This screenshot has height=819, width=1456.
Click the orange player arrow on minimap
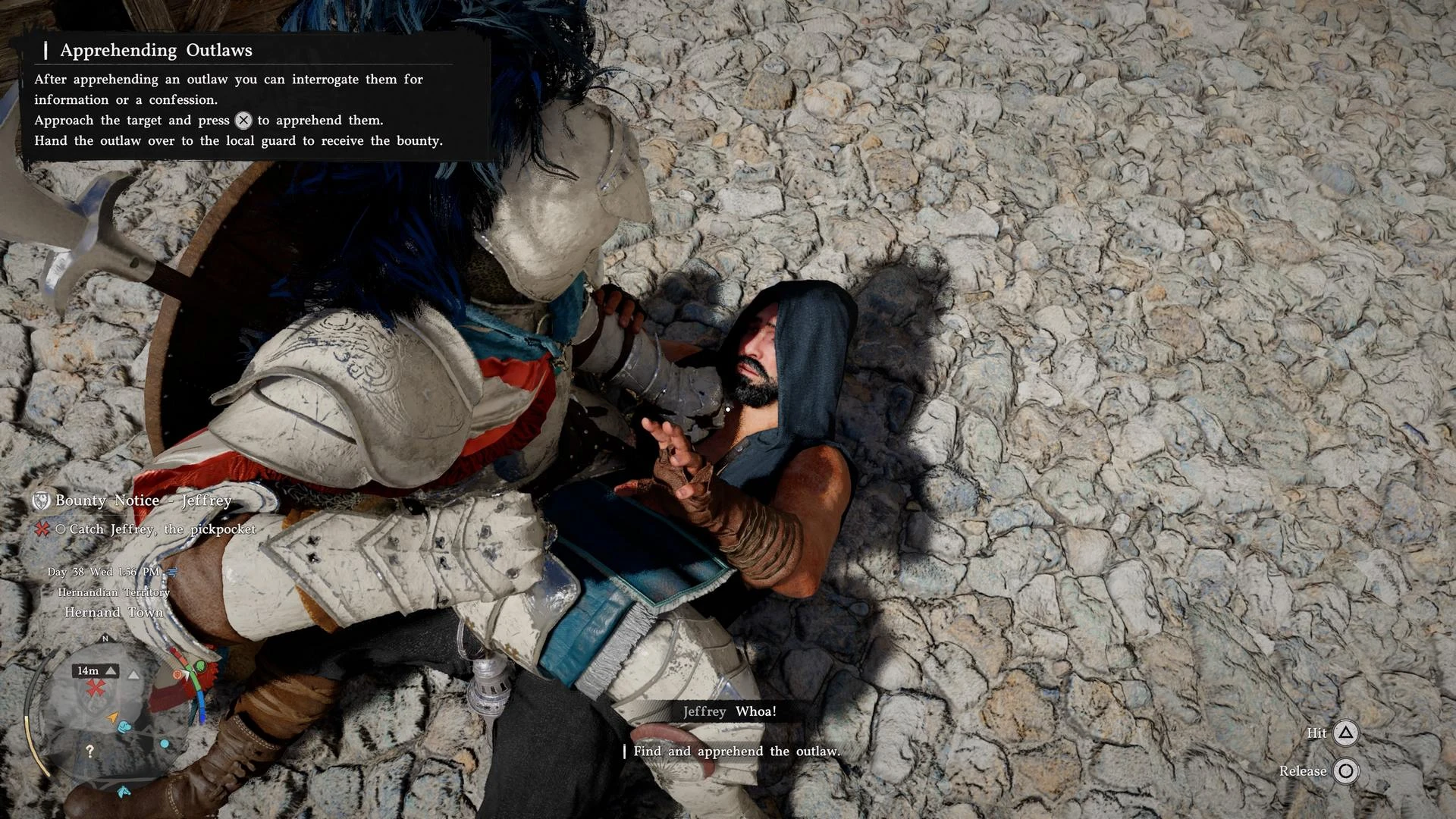pyautogui.click(x=113, y=717)
